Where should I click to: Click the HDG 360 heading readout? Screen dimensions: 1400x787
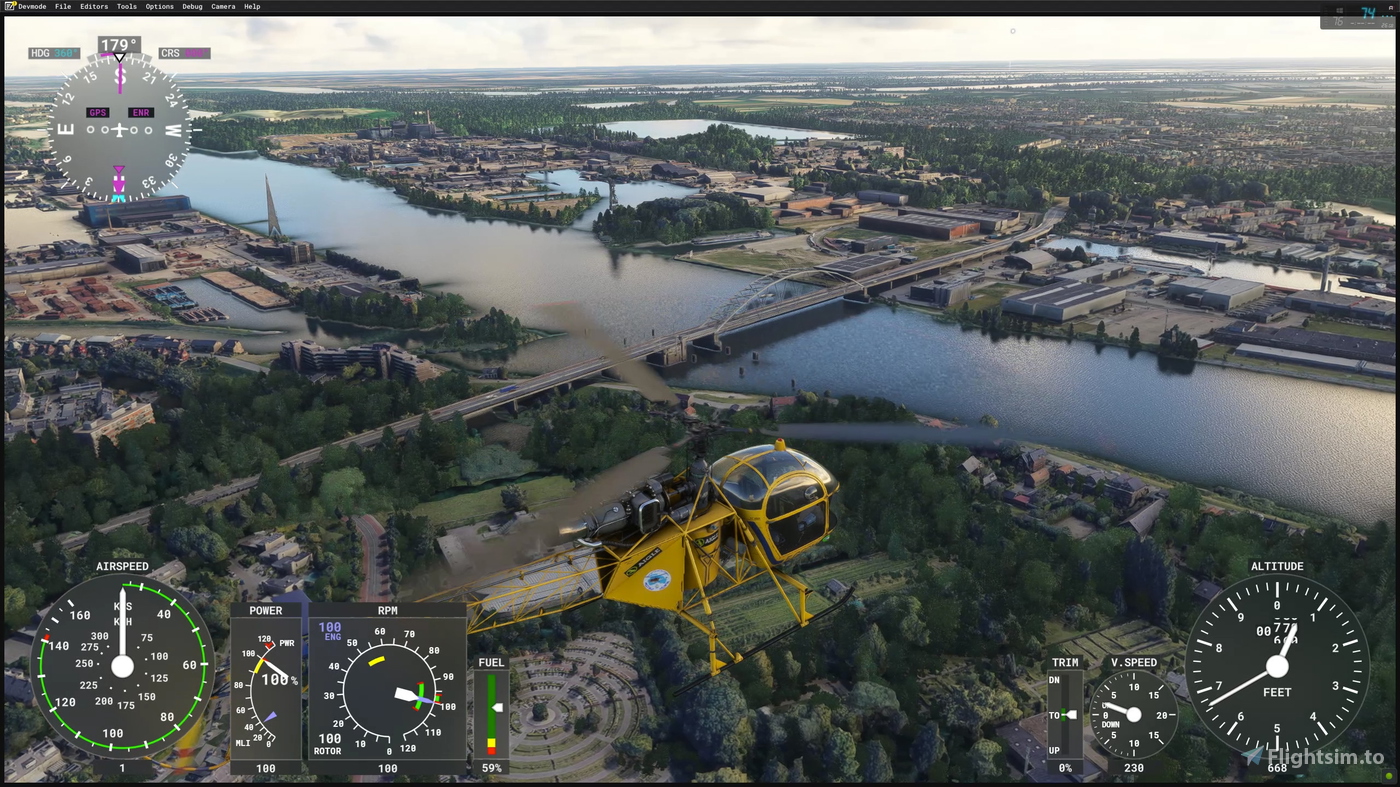[x=54, y=52]
